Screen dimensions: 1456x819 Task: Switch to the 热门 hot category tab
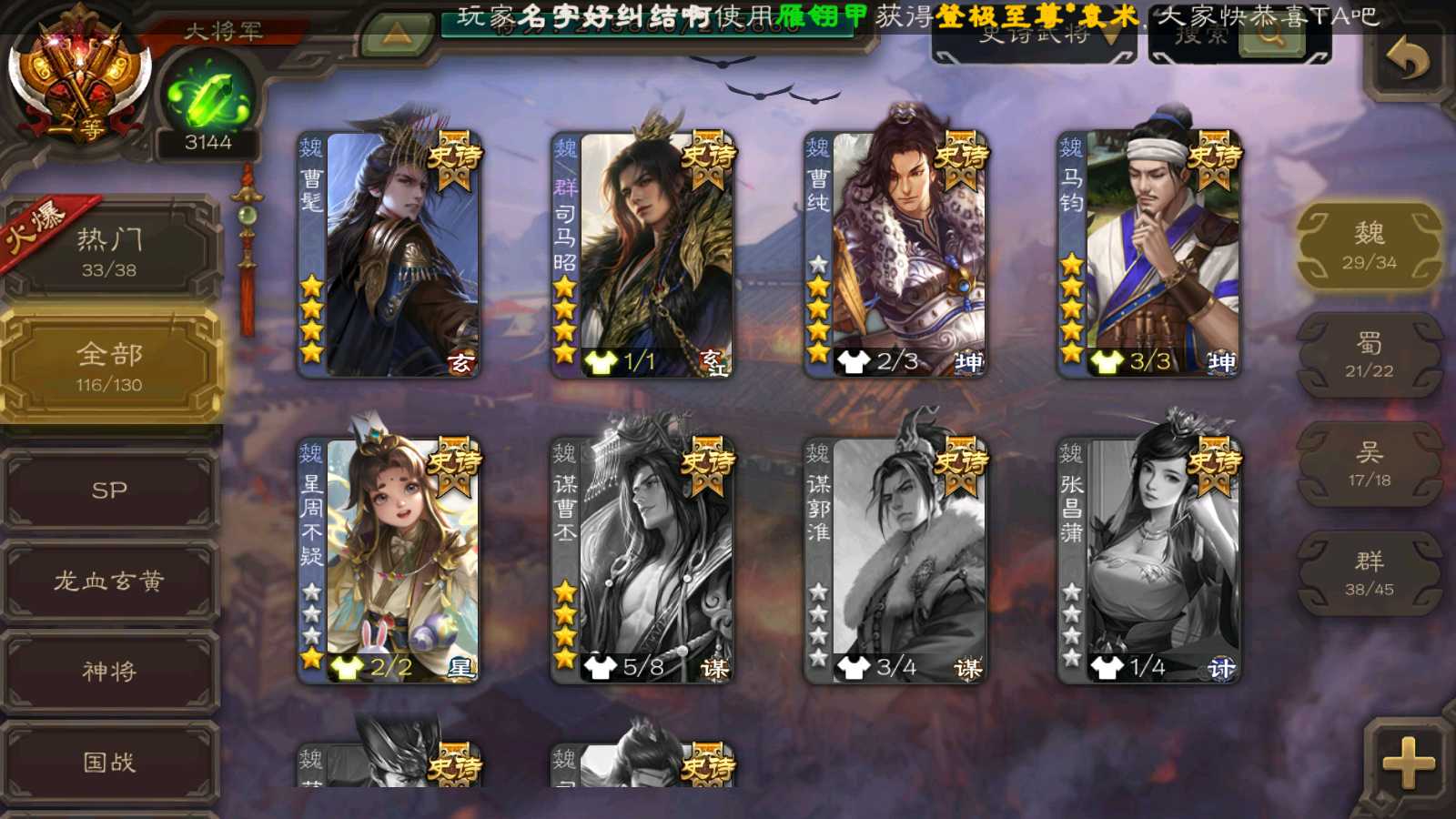point(109,250)
